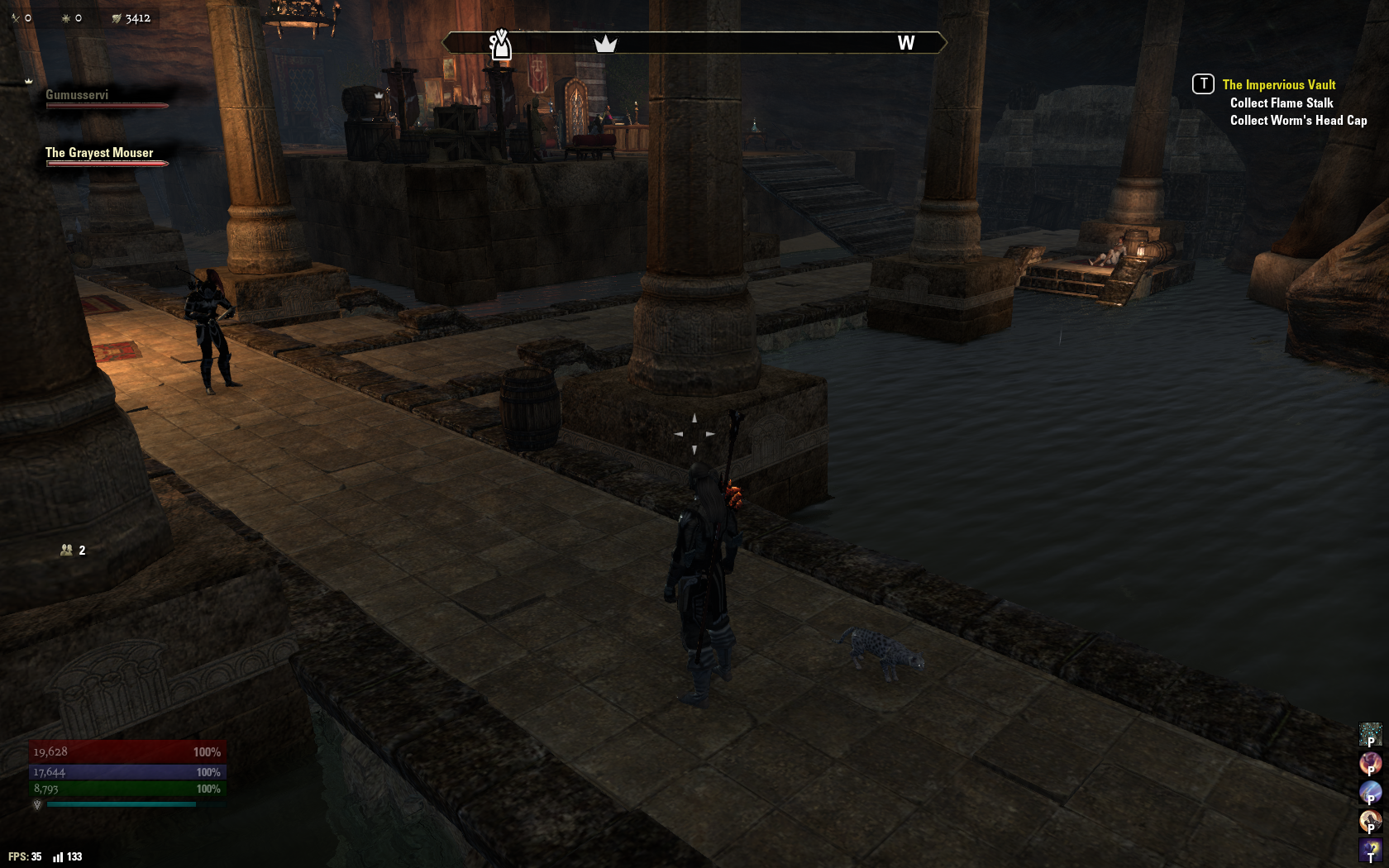1389x868 pixels.
Task: Click the blue streak buff icon
Action: click(1370, 792)
